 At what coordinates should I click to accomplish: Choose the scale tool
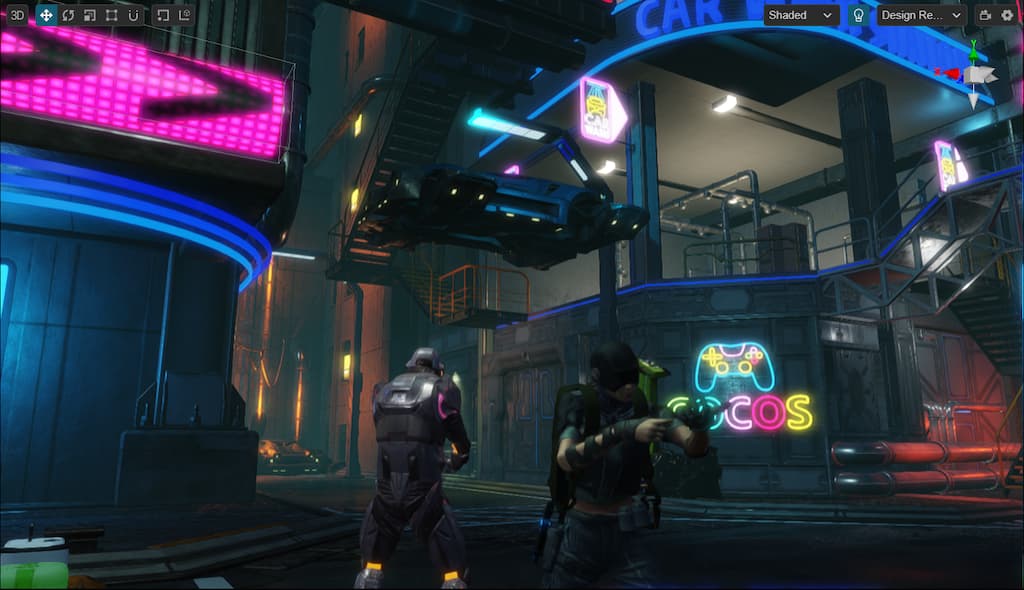[90, 15]
